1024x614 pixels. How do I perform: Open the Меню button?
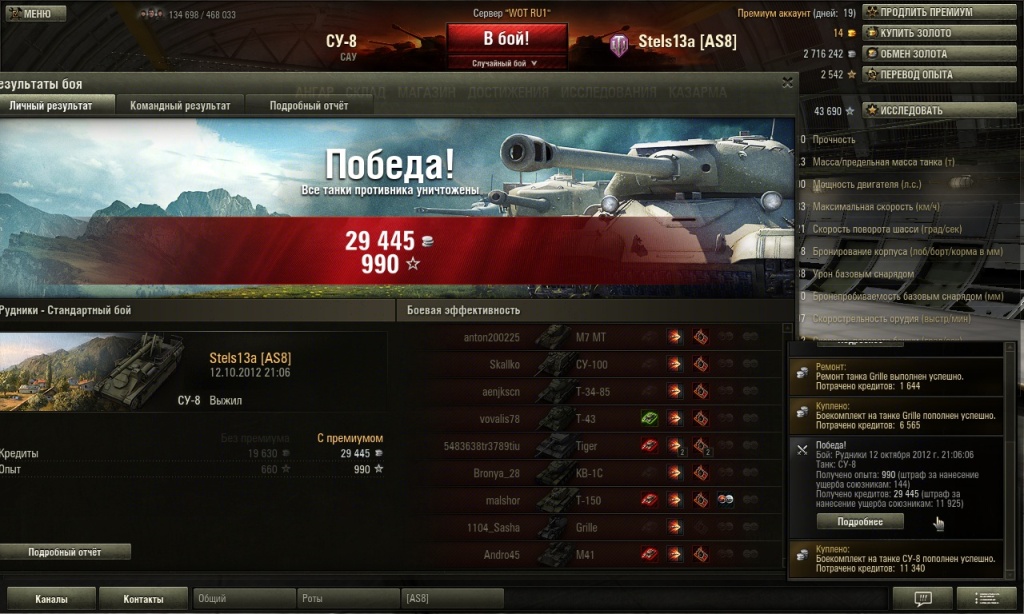(35, 14)
